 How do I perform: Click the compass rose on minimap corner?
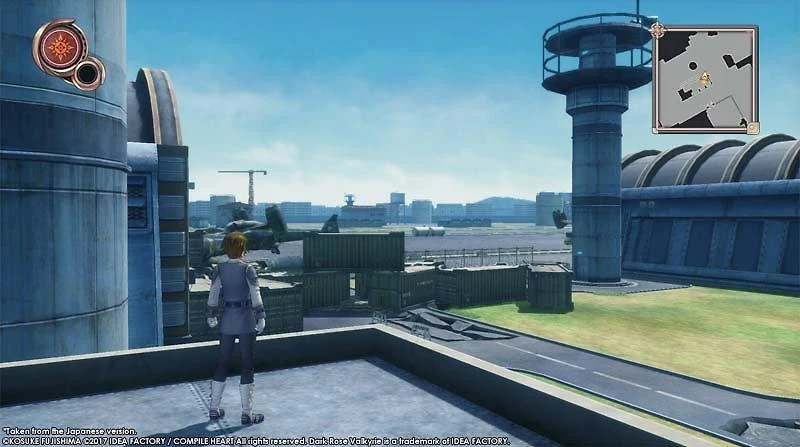tap(657, 30)
